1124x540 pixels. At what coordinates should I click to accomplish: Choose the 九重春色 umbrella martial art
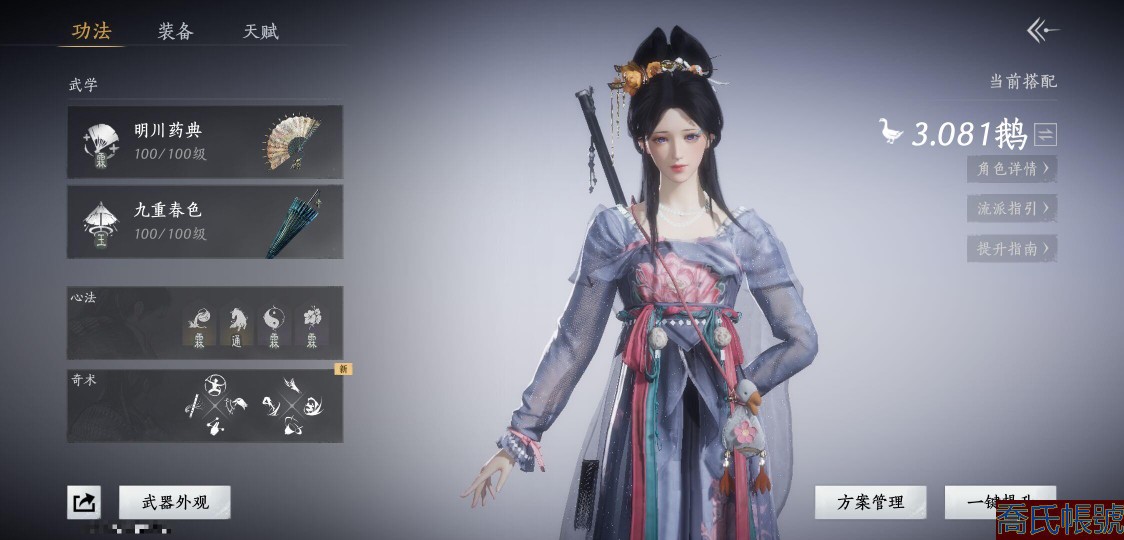tap(205, 221)
